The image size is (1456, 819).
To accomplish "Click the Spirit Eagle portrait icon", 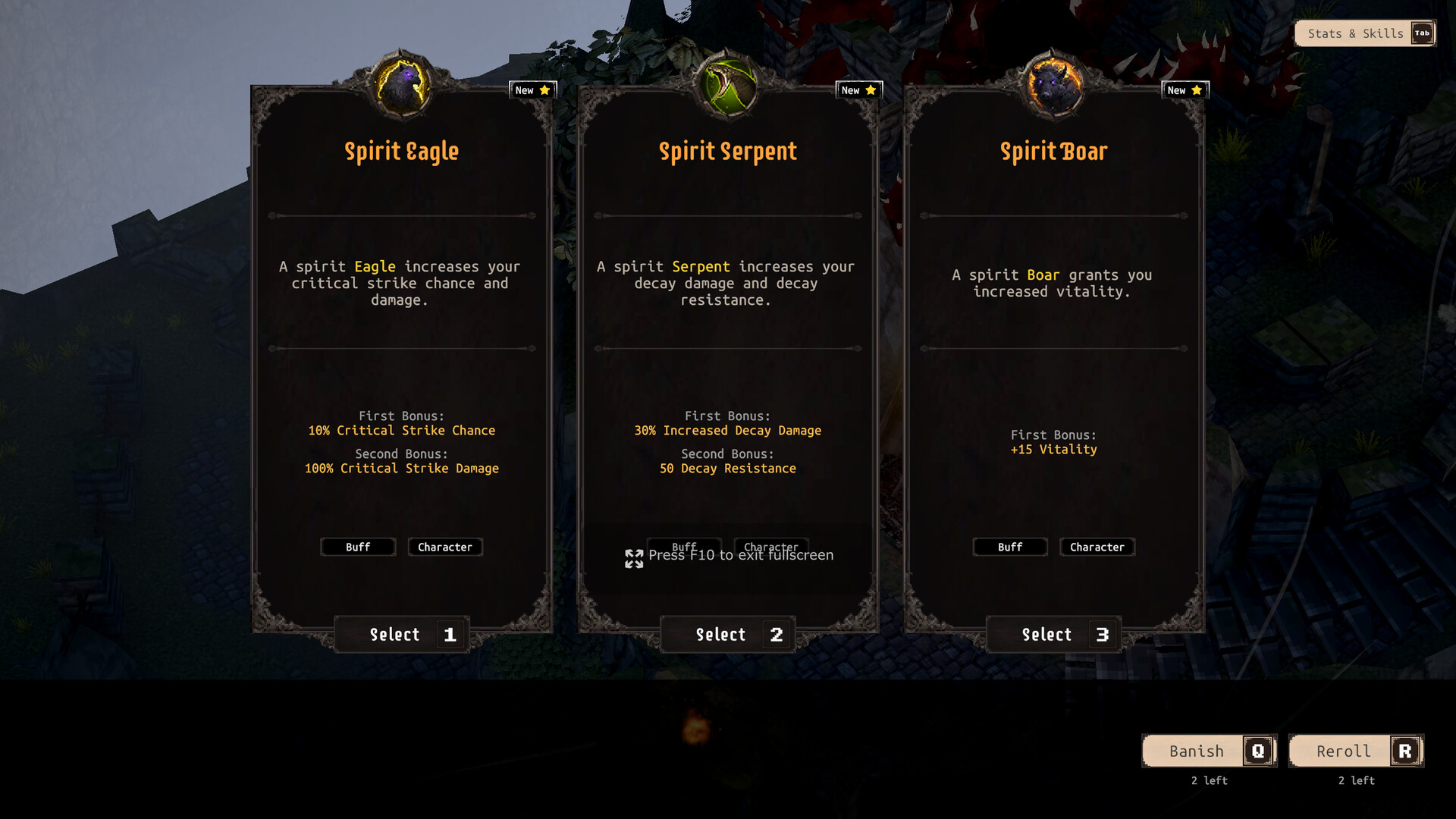I will pos(401,83).
